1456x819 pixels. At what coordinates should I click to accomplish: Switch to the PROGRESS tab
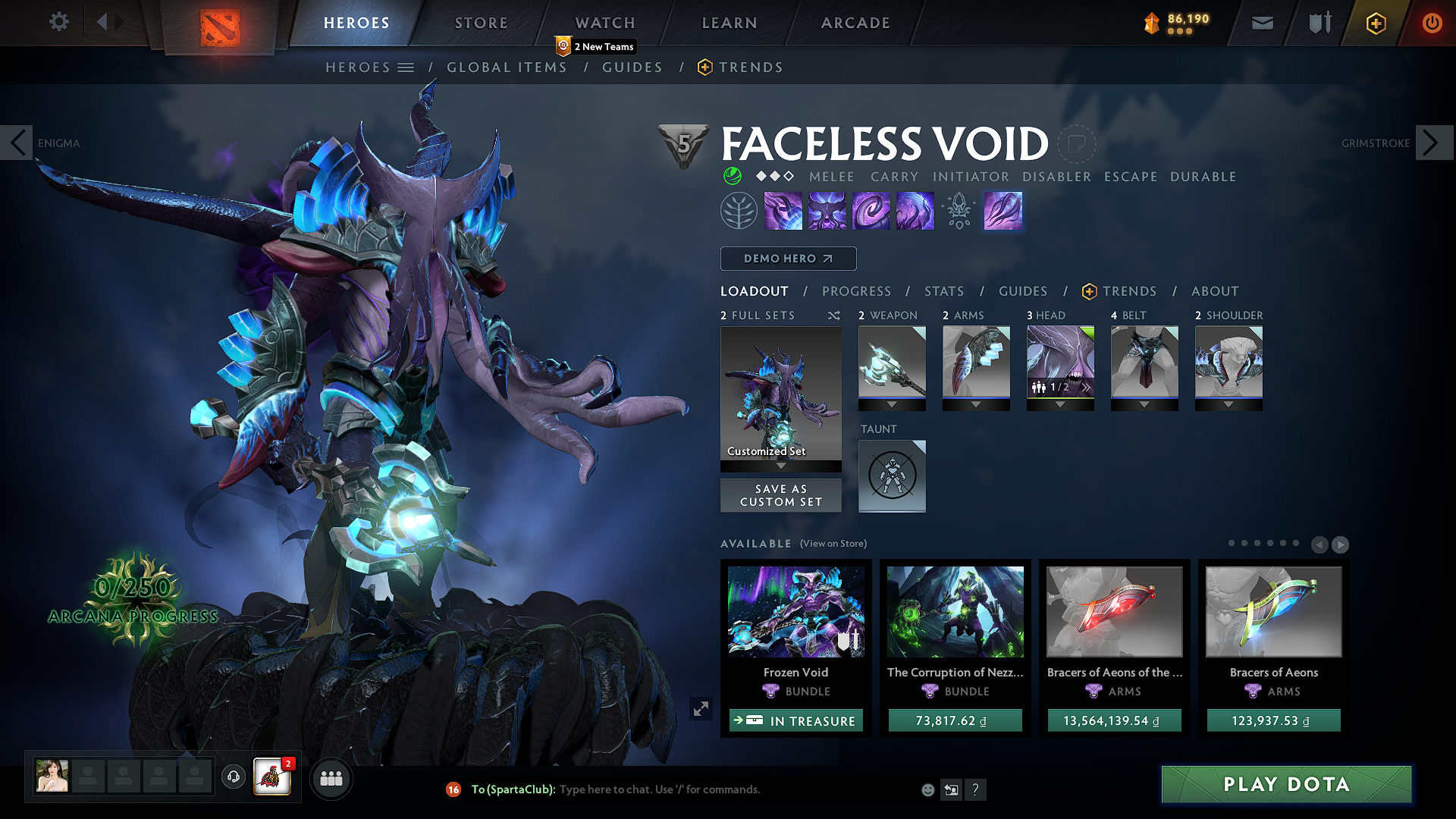[x=857, y=291]
